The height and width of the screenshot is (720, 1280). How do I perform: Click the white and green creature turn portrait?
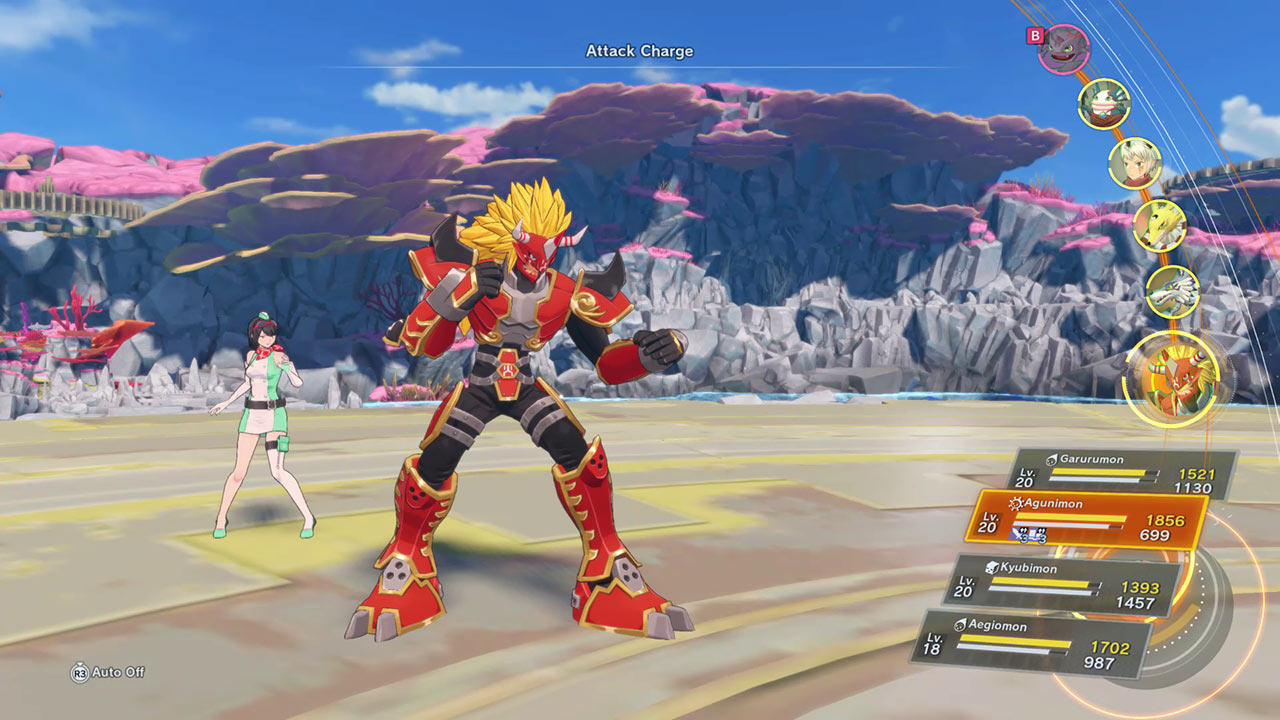1104,104
